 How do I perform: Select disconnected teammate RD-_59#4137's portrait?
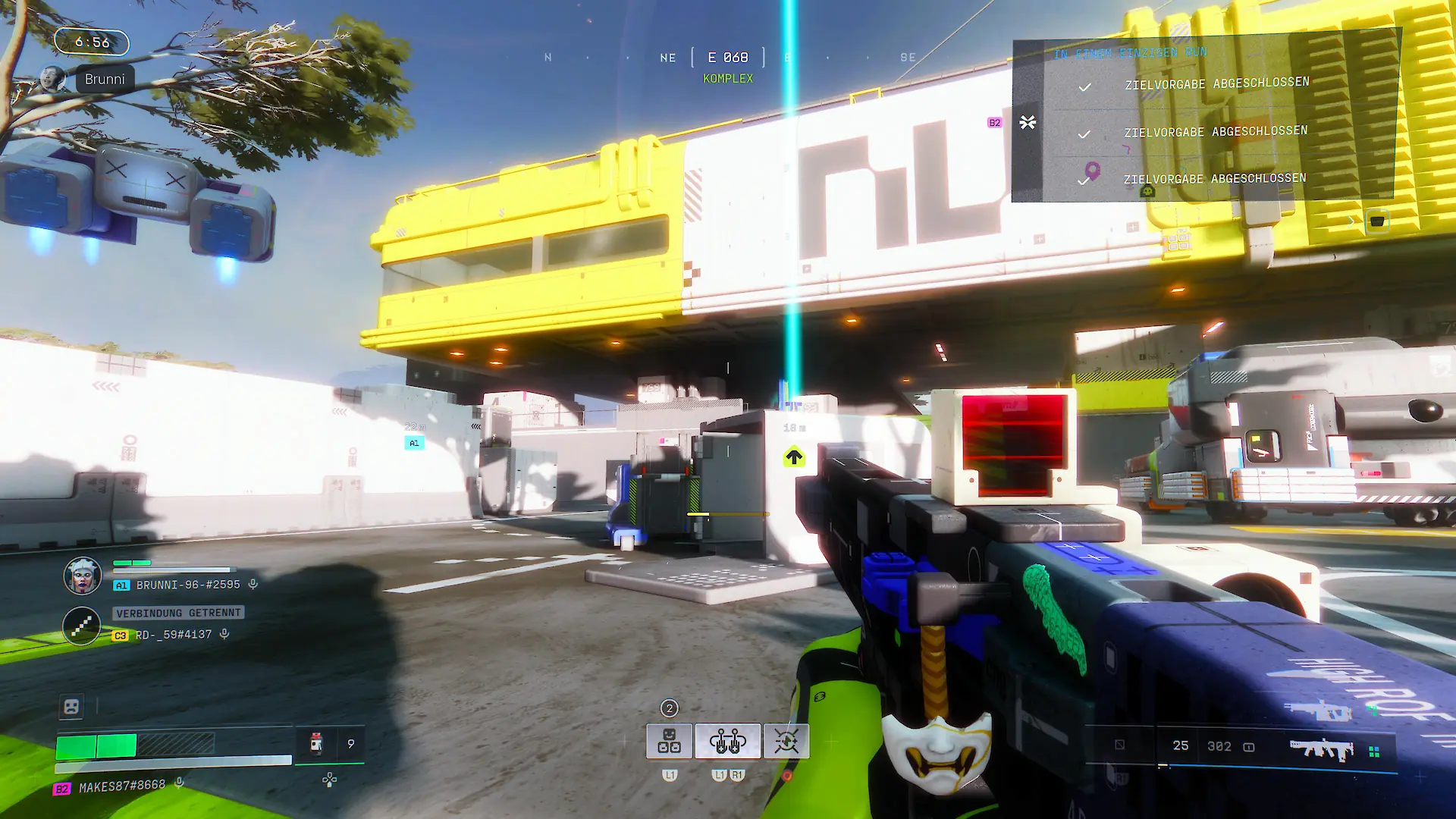click(81, 626)
